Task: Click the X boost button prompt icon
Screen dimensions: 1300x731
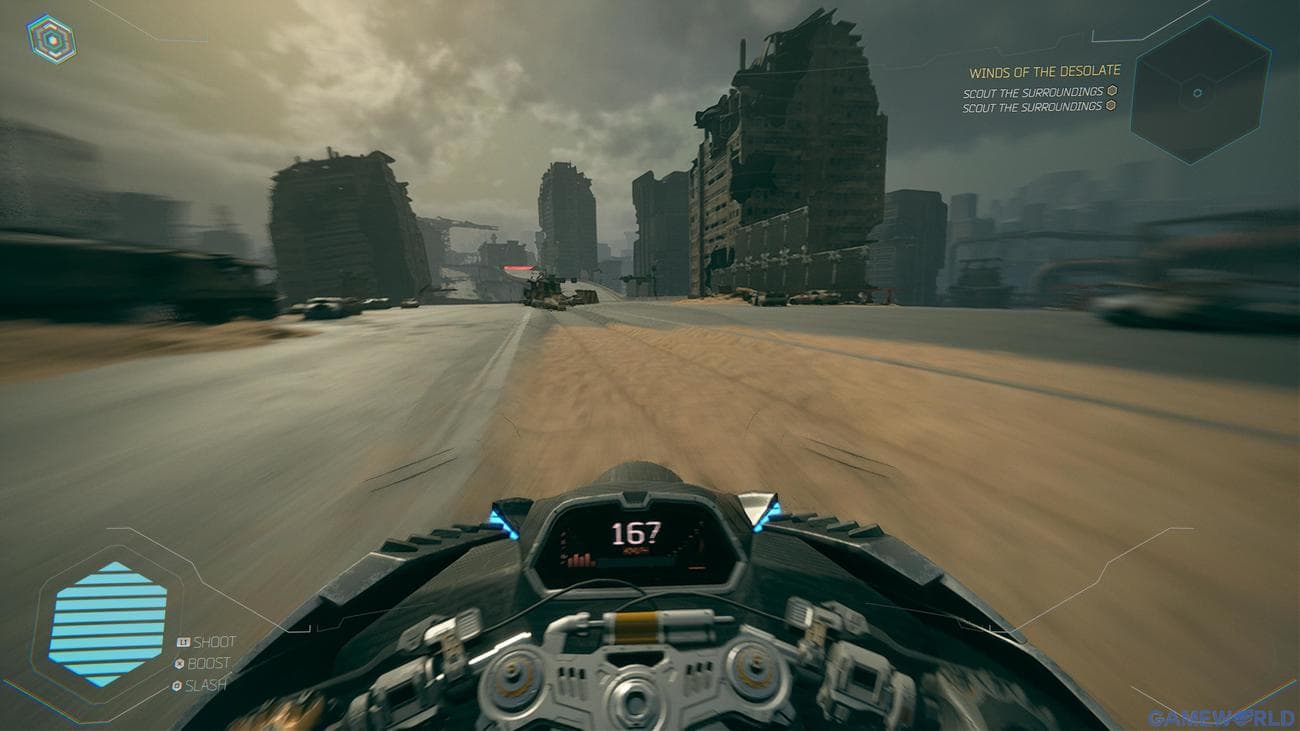Action: click(x=180, y=661)
